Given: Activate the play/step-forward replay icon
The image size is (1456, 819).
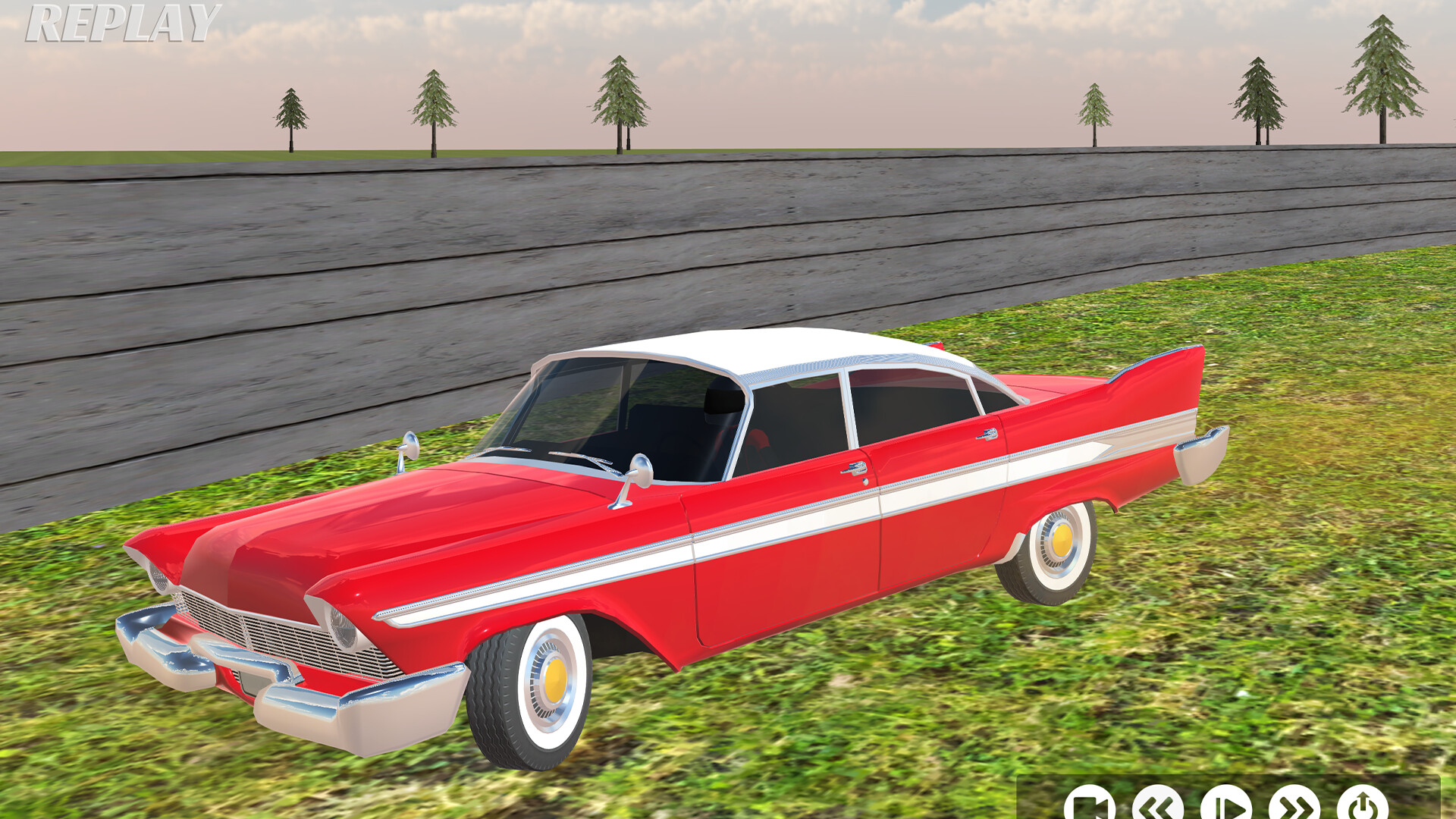Looking at the screenshot, I should click(x=1225, y=806).
